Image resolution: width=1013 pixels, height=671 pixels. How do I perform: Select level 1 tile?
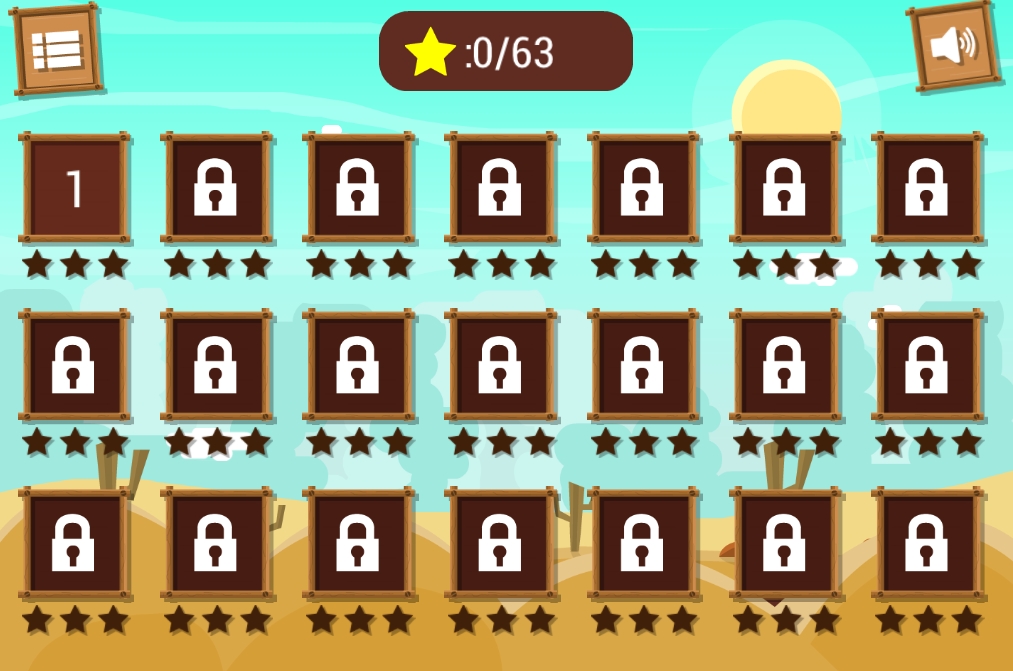click(75, 188)
